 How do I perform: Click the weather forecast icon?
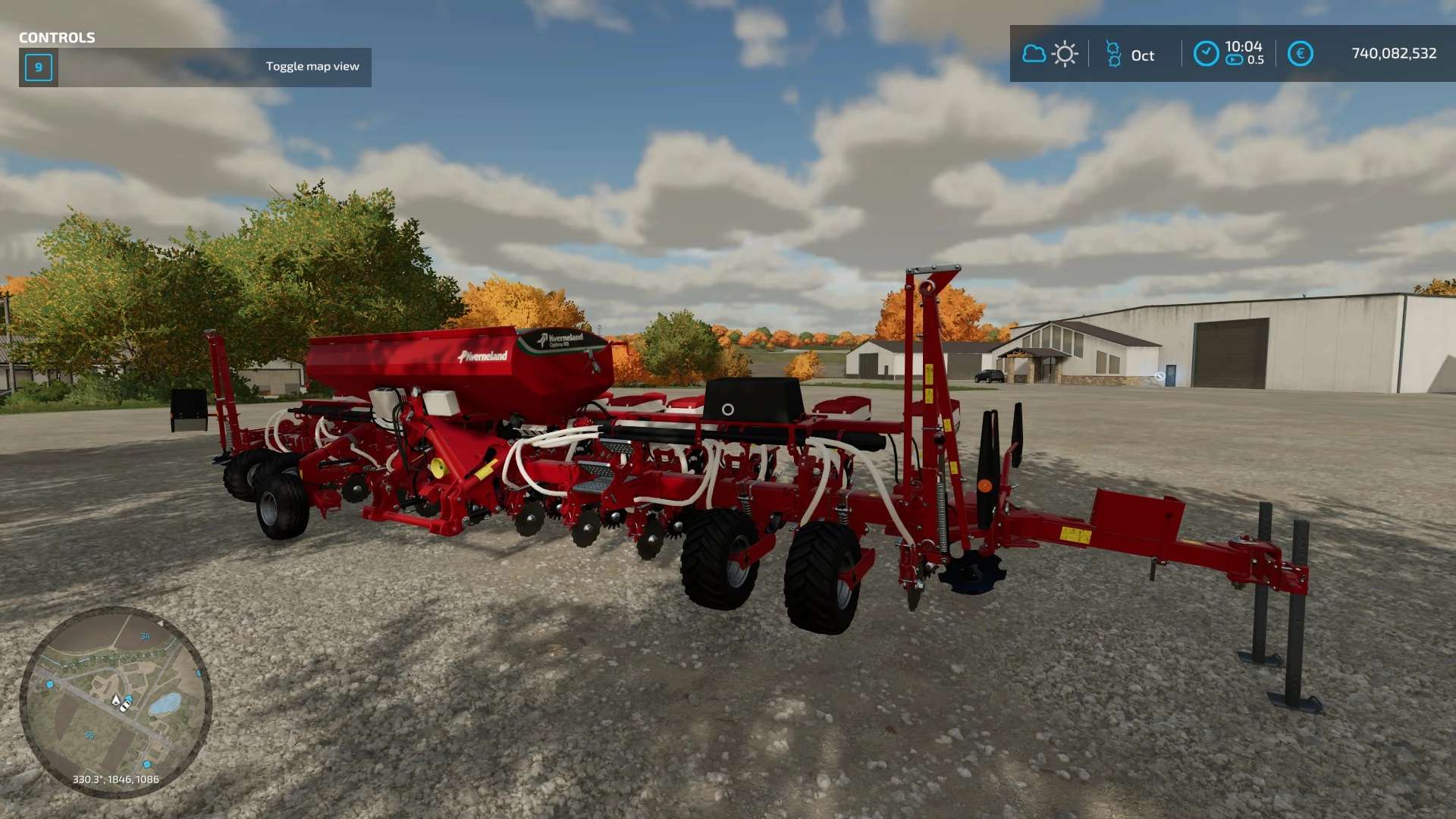tap(1050, 54)
